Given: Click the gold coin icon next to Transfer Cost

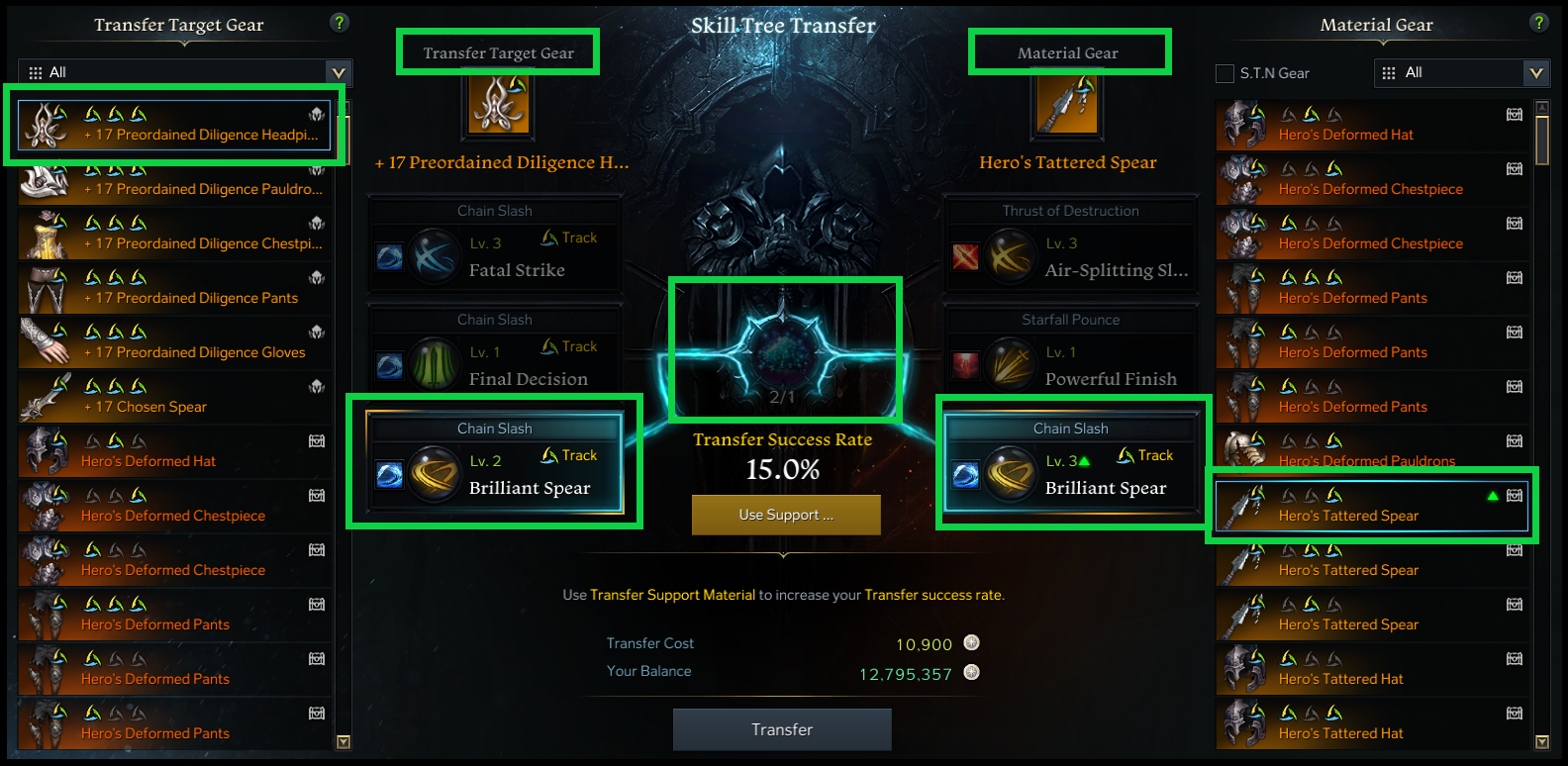Looking at the screenshot, I should (x=971, y=643).
